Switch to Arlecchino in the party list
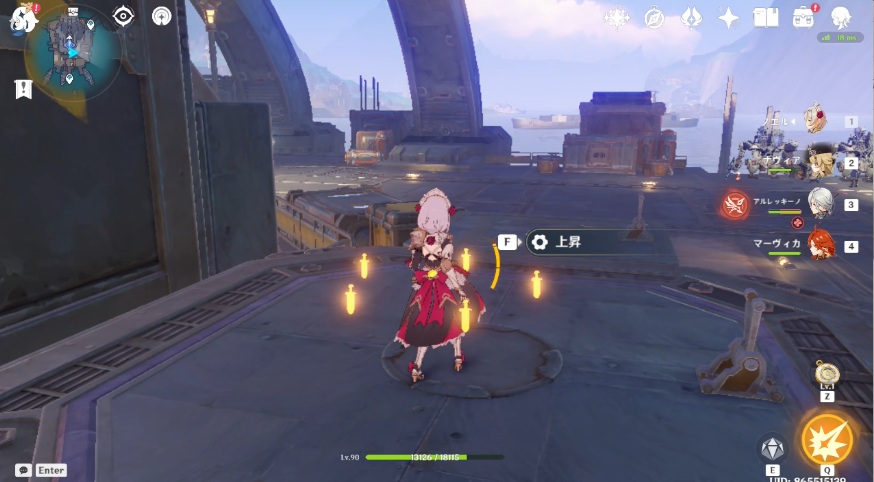 pyautogui.click(x=819, y=203)
